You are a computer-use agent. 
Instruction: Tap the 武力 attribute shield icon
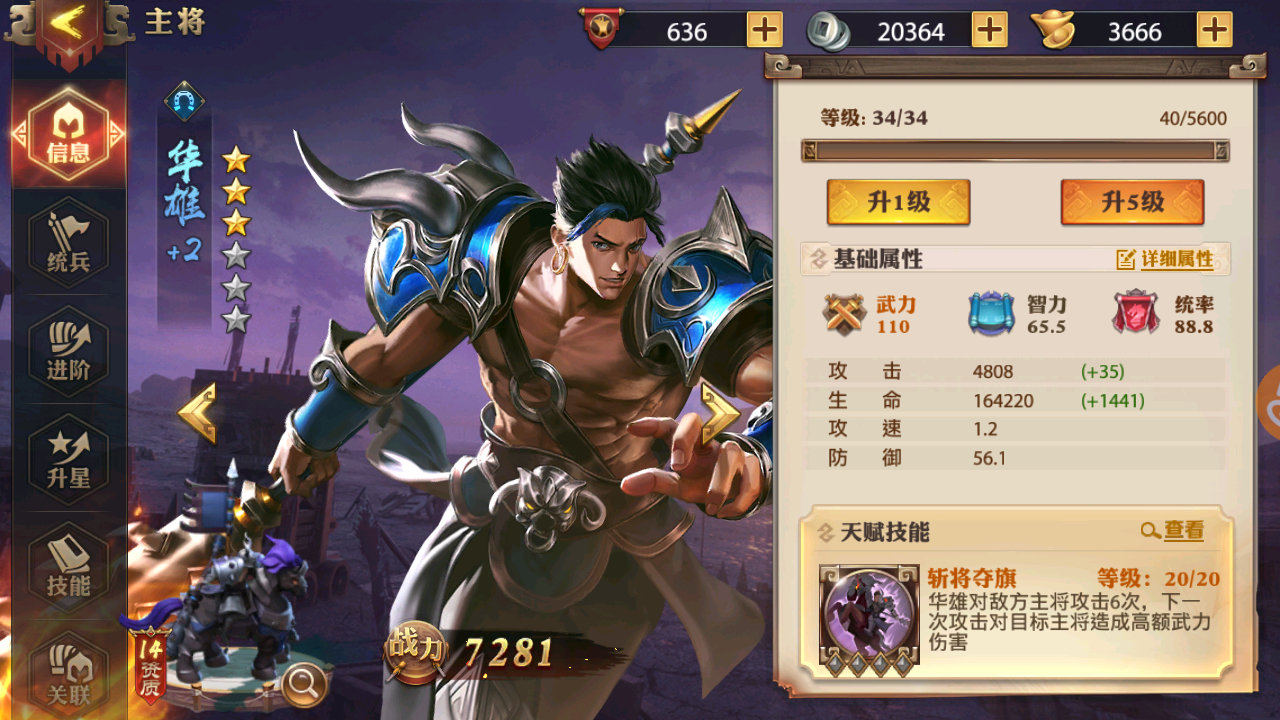(843, 315)
